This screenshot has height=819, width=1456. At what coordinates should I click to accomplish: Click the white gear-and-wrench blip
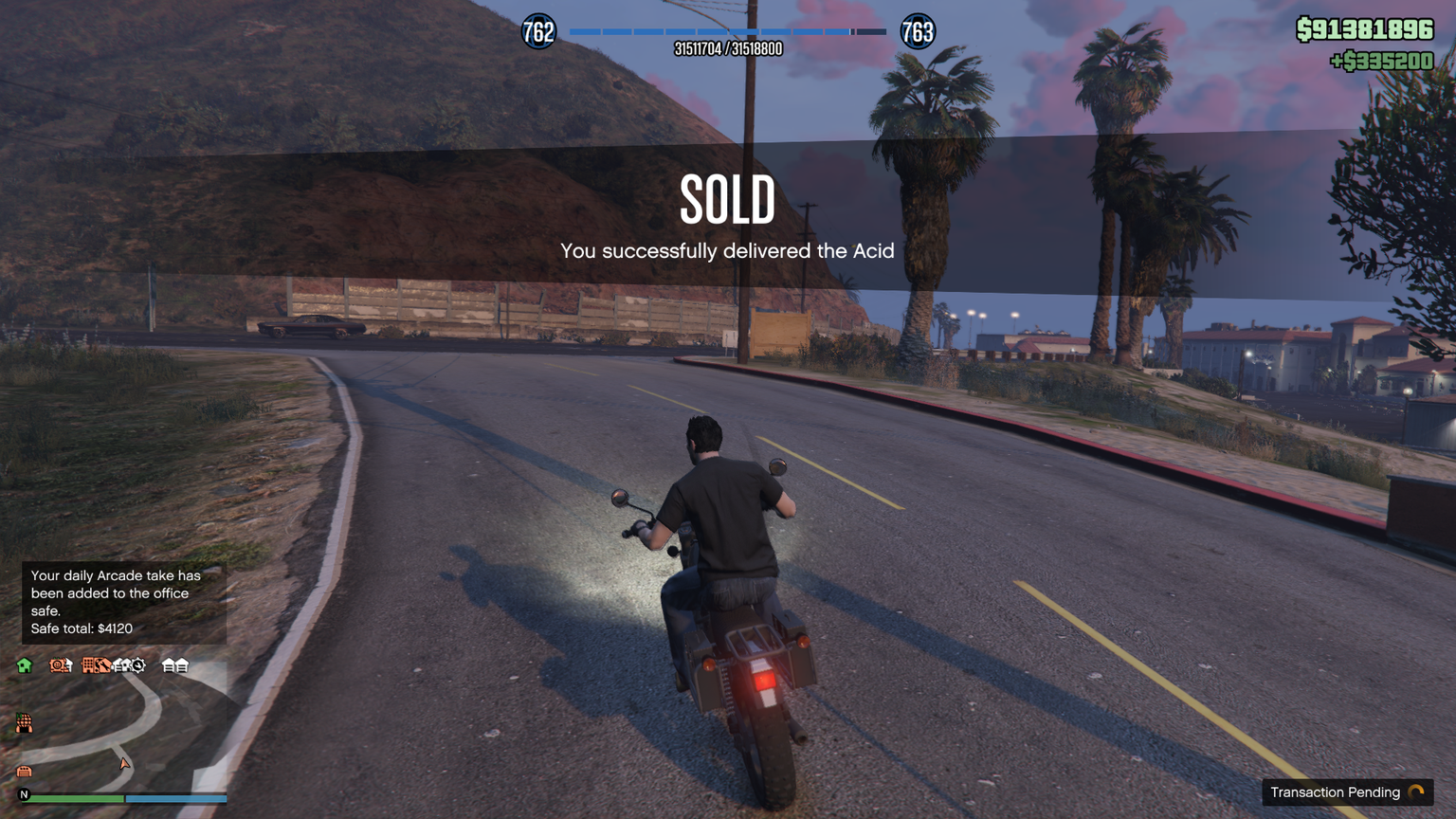(136, 665)
